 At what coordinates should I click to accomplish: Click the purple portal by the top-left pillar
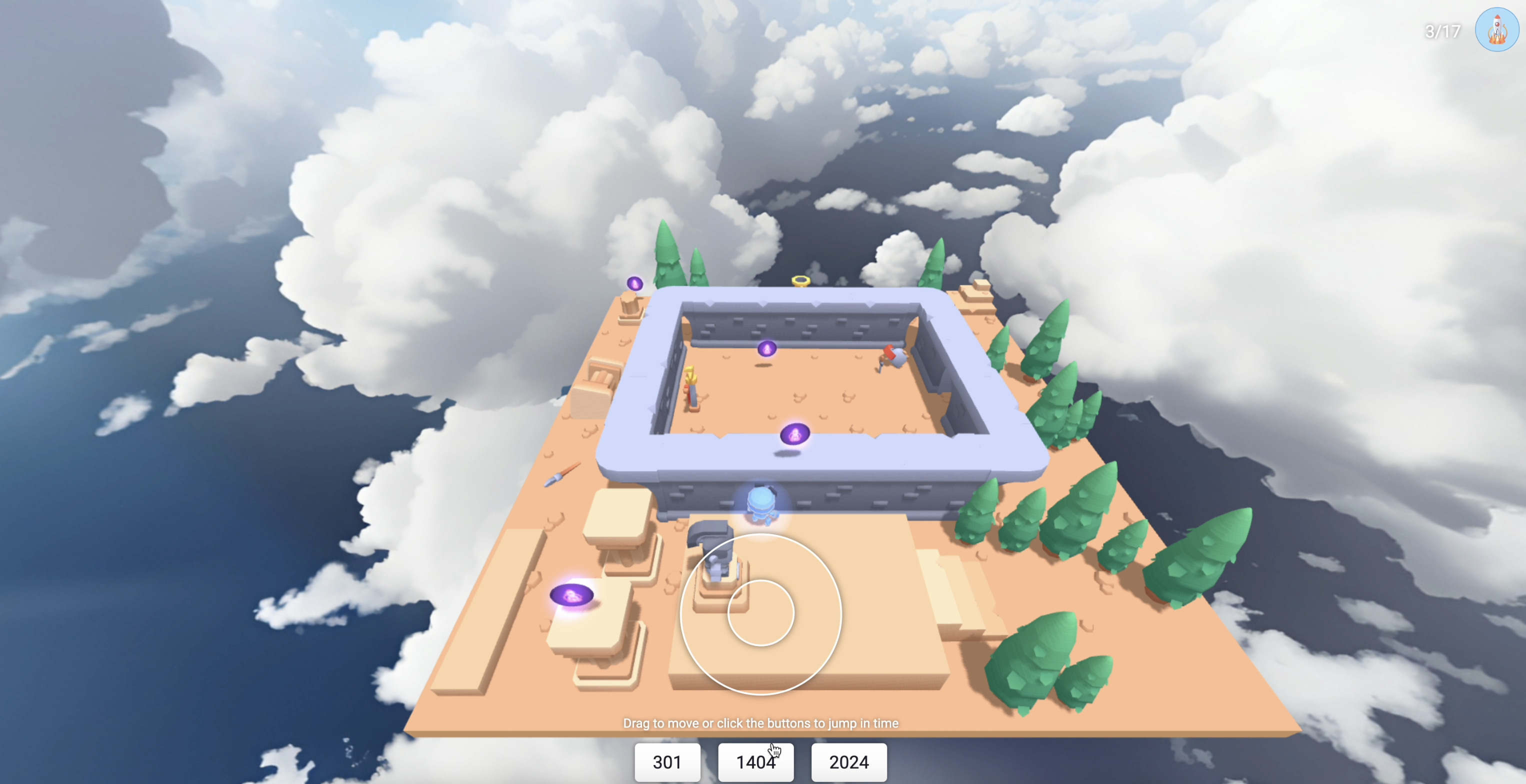pyautogui.click(x=635, y=284)
